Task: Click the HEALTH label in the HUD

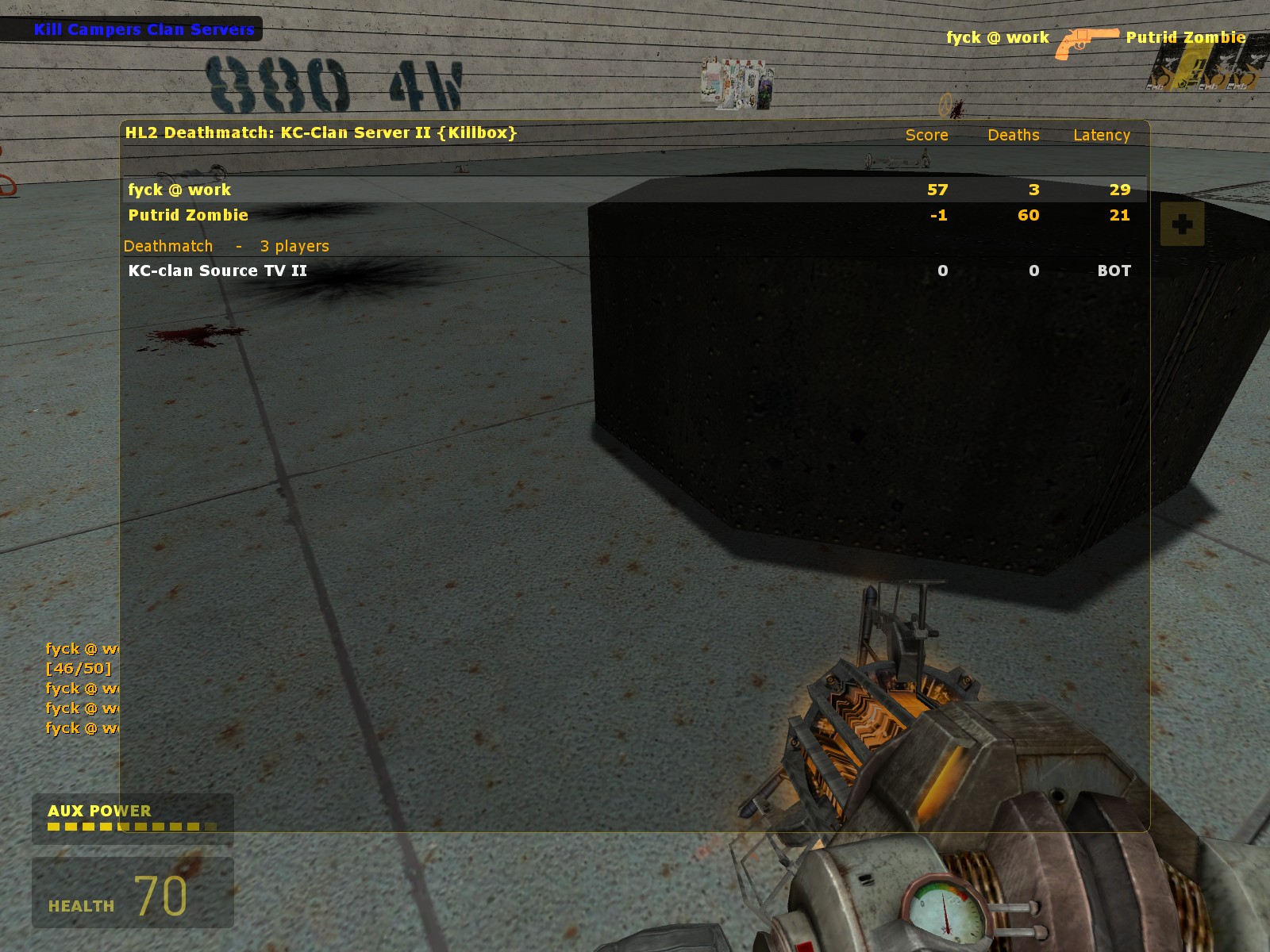Action: (x=80, y=904)
